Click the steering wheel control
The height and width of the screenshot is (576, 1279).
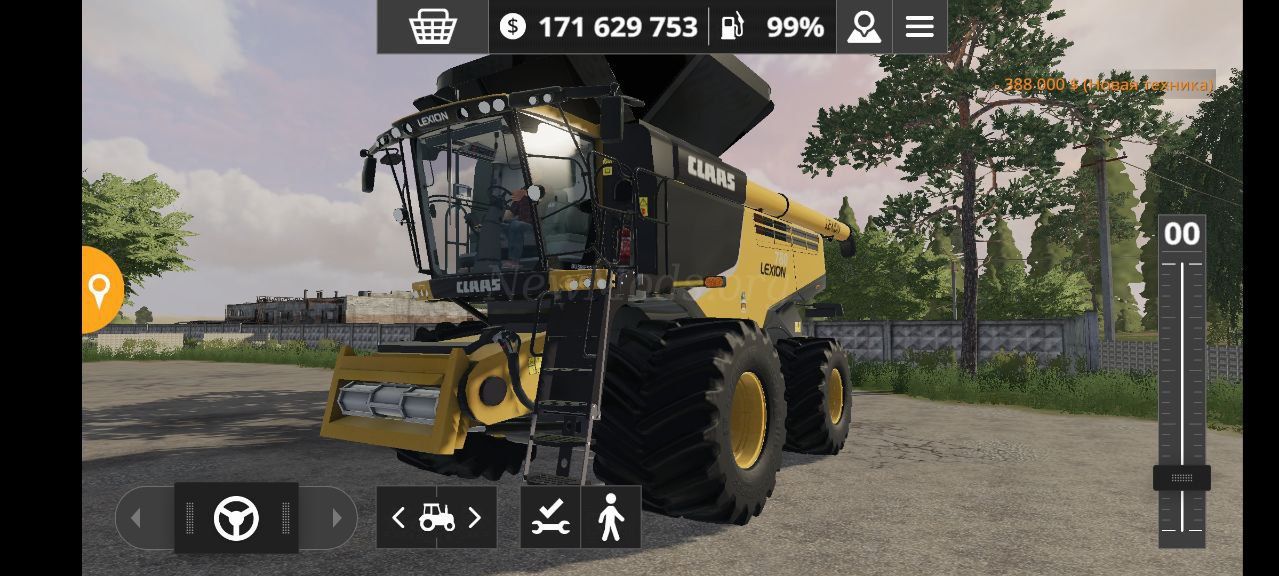(236, 518)
